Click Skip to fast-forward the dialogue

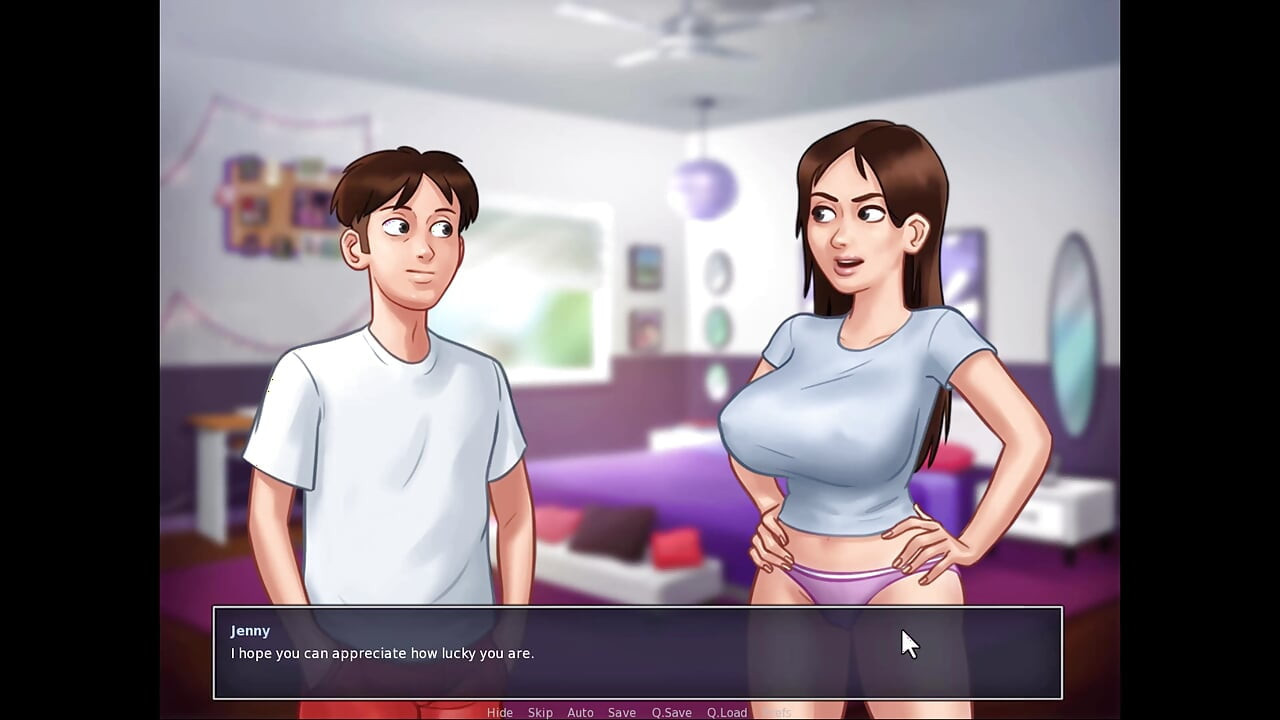pos(540,712)
